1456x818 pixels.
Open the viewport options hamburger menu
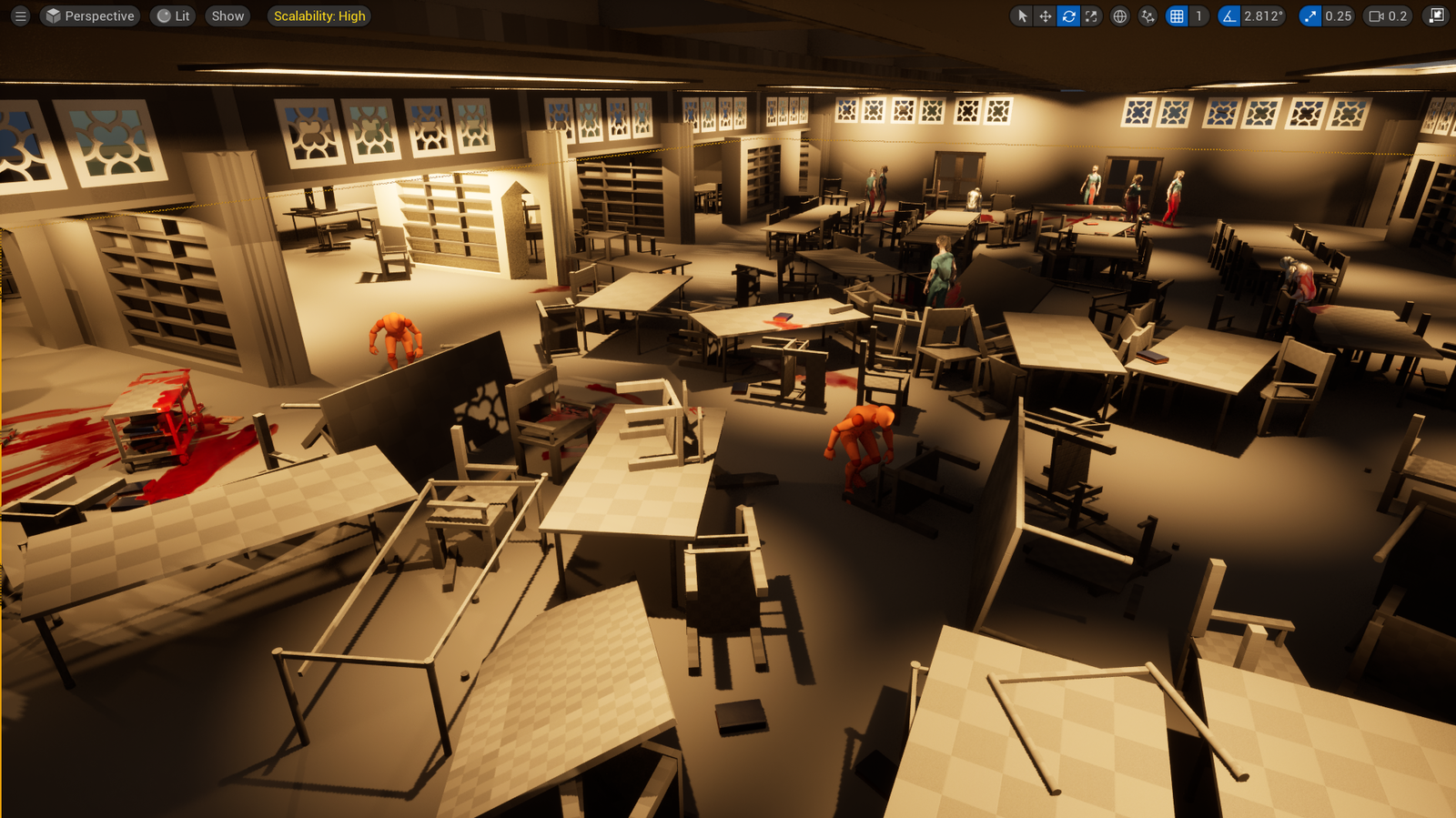click(19, 15)
